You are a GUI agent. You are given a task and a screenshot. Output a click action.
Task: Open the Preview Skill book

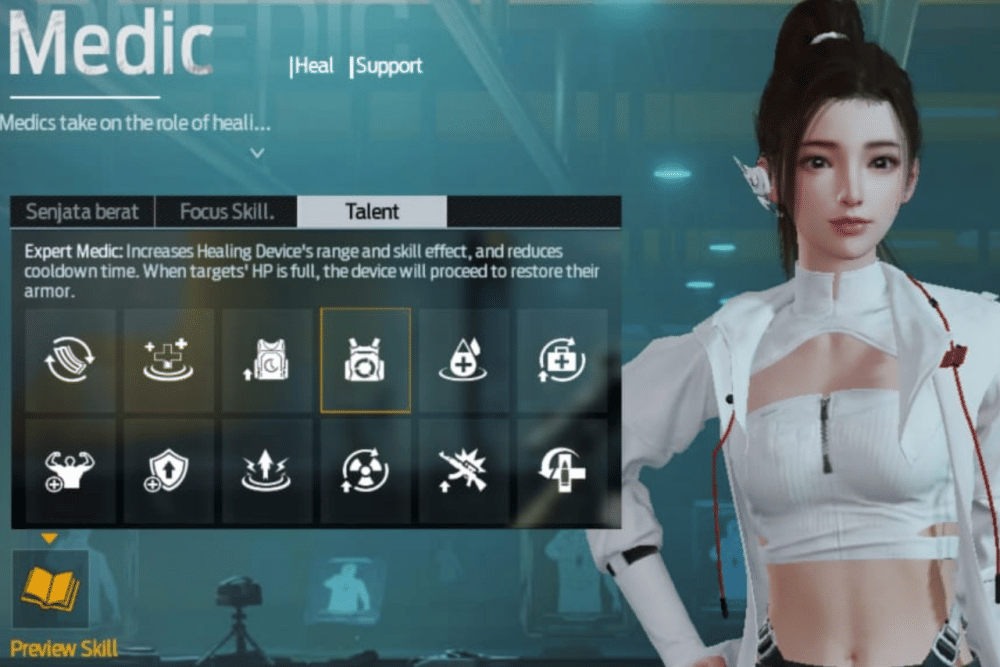click(50, 589)
